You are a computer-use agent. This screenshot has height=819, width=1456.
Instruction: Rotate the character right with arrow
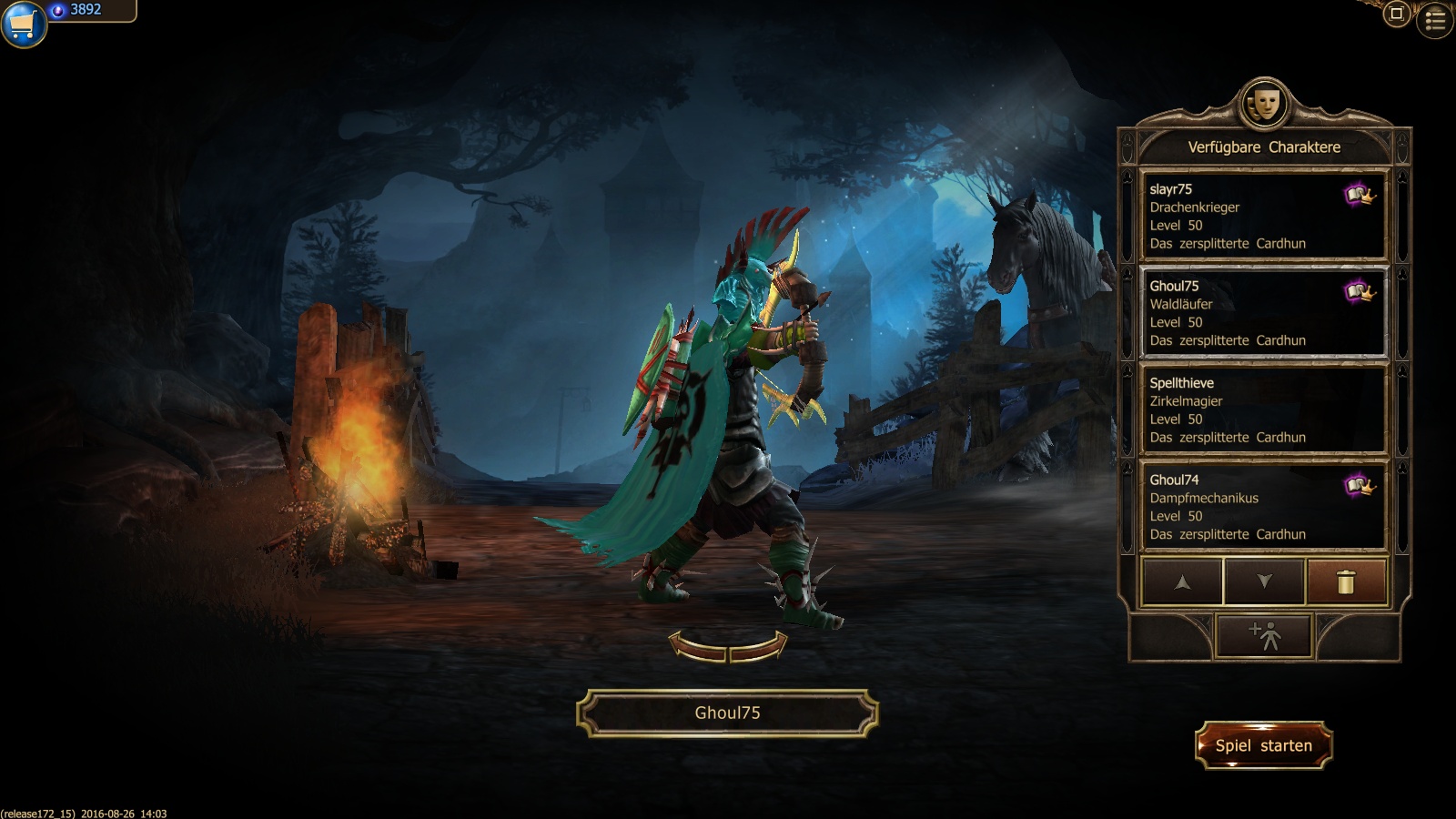click(759, 646)
